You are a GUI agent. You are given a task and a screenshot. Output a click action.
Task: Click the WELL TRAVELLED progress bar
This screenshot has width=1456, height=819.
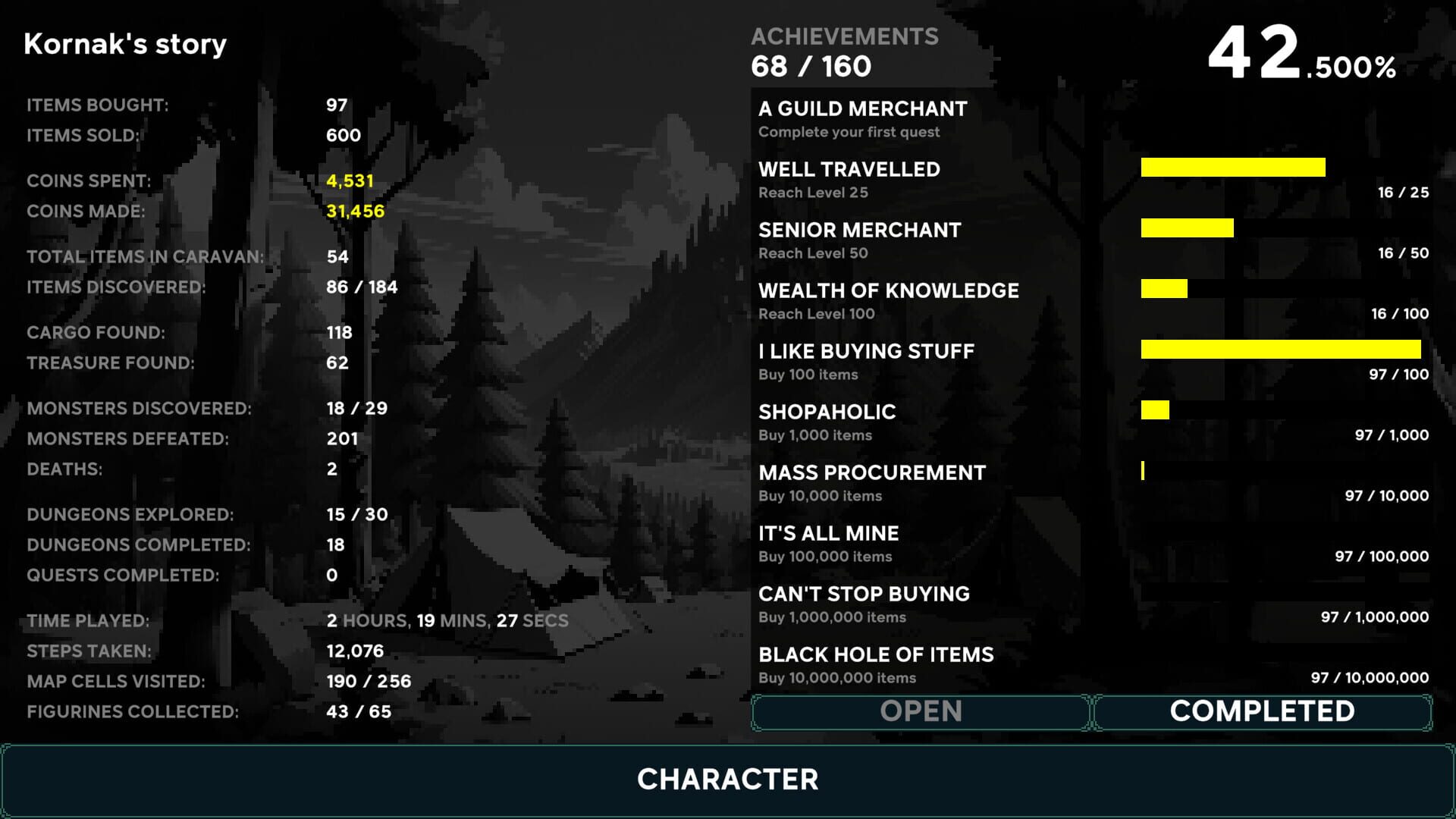1232,167
